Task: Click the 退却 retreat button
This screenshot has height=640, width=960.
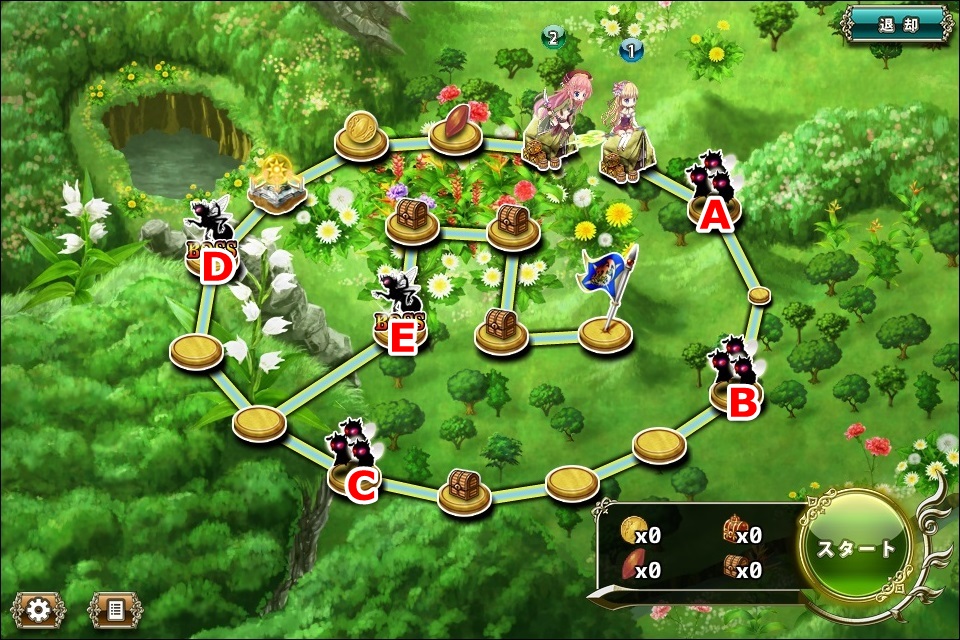Action: [x=896, y=24]
